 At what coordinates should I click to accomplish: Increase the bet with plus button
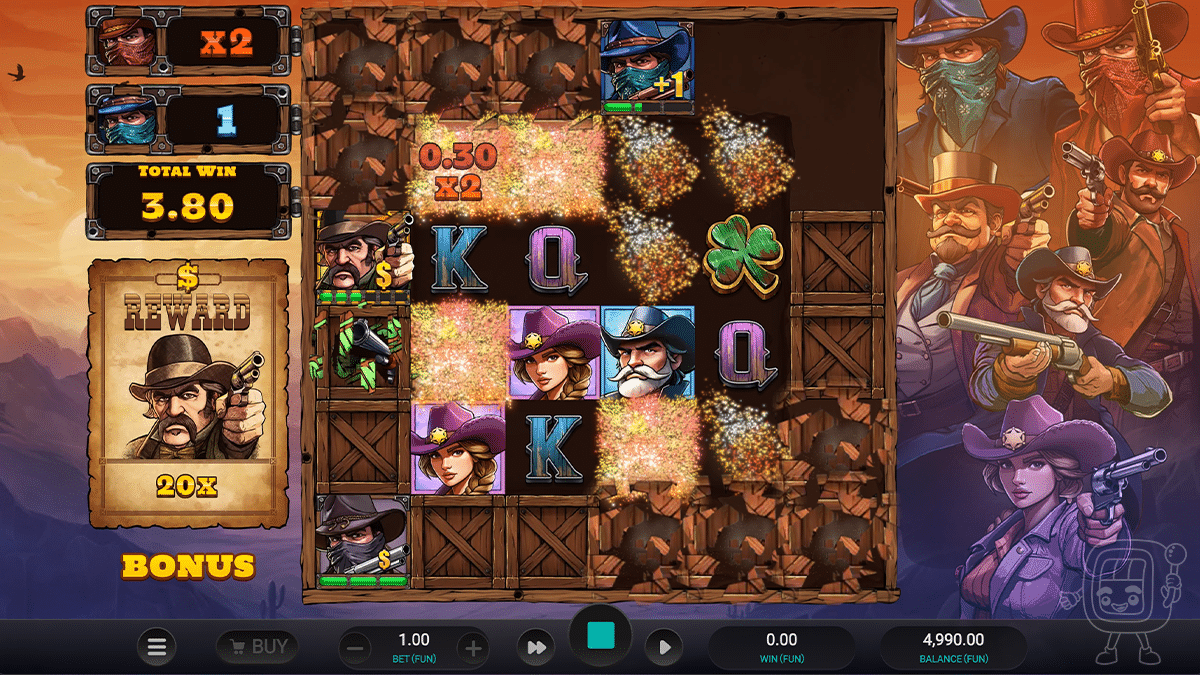pyautogui.click(x=473, y=648)
